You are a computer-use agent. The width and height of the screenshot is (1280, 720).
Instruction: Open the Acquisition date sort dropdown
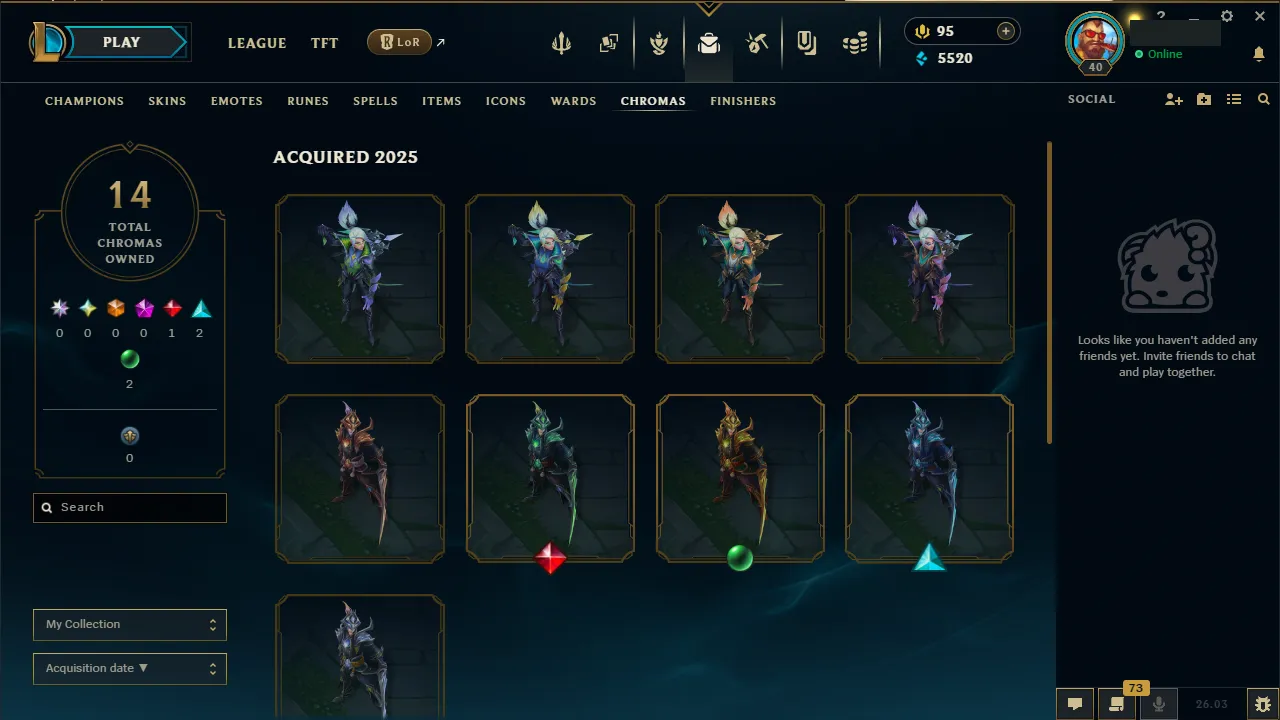pos(129,668)
